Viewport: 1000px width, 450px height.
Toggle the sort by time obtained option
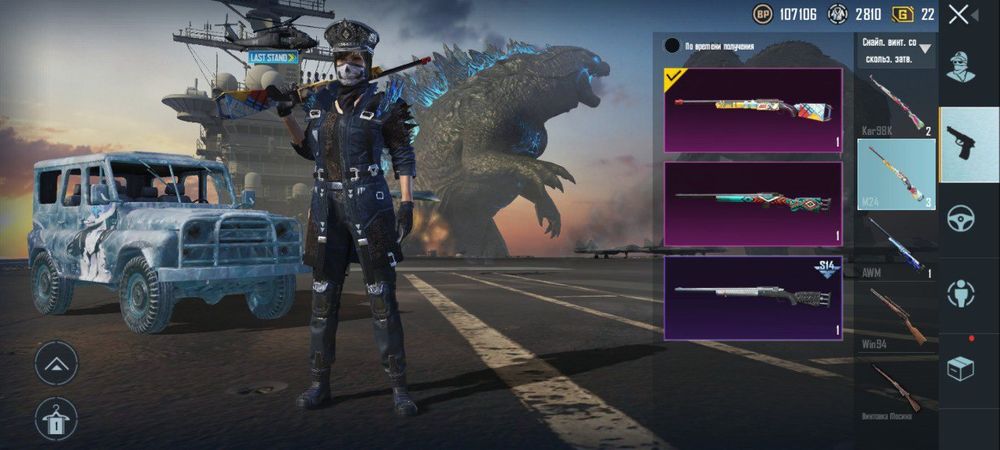[672, 46]
